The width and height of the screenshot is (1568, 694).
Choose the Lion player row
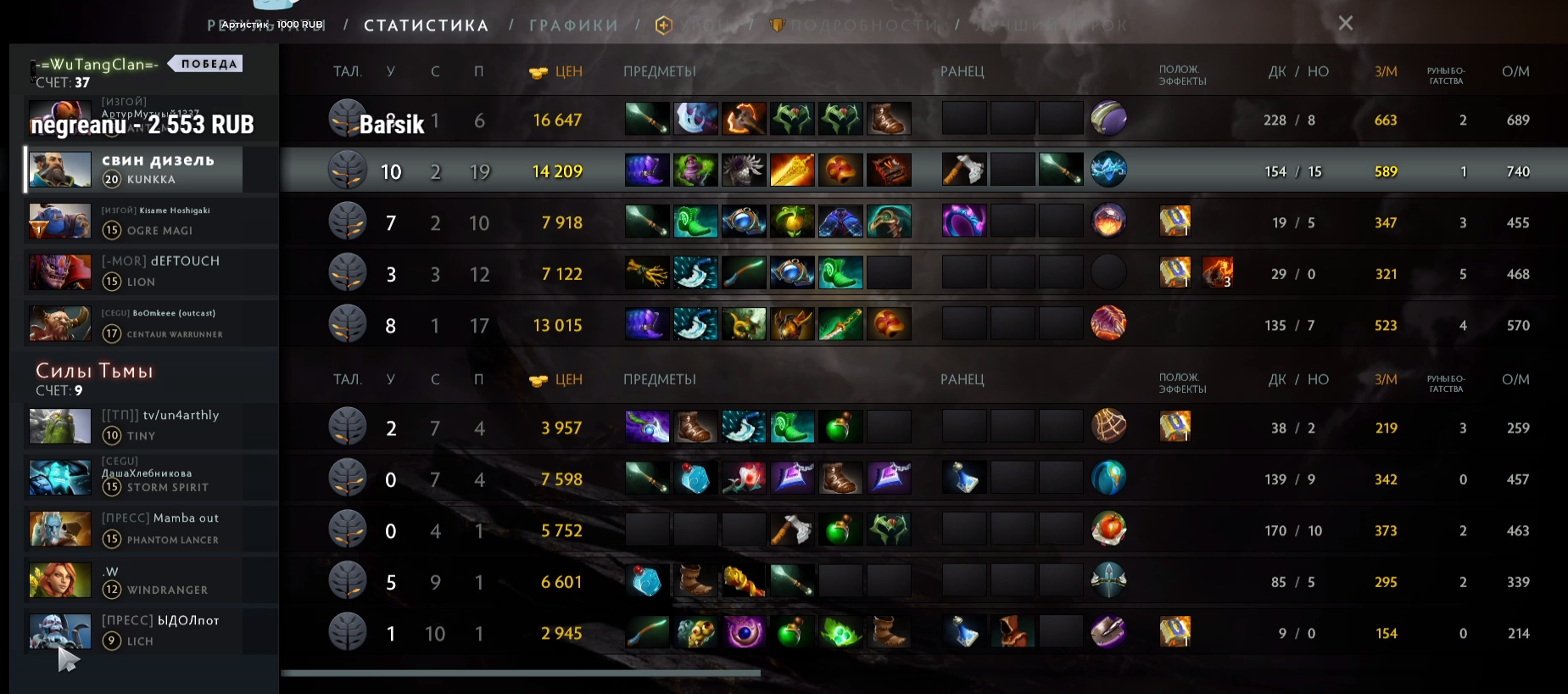pos(153,272)
